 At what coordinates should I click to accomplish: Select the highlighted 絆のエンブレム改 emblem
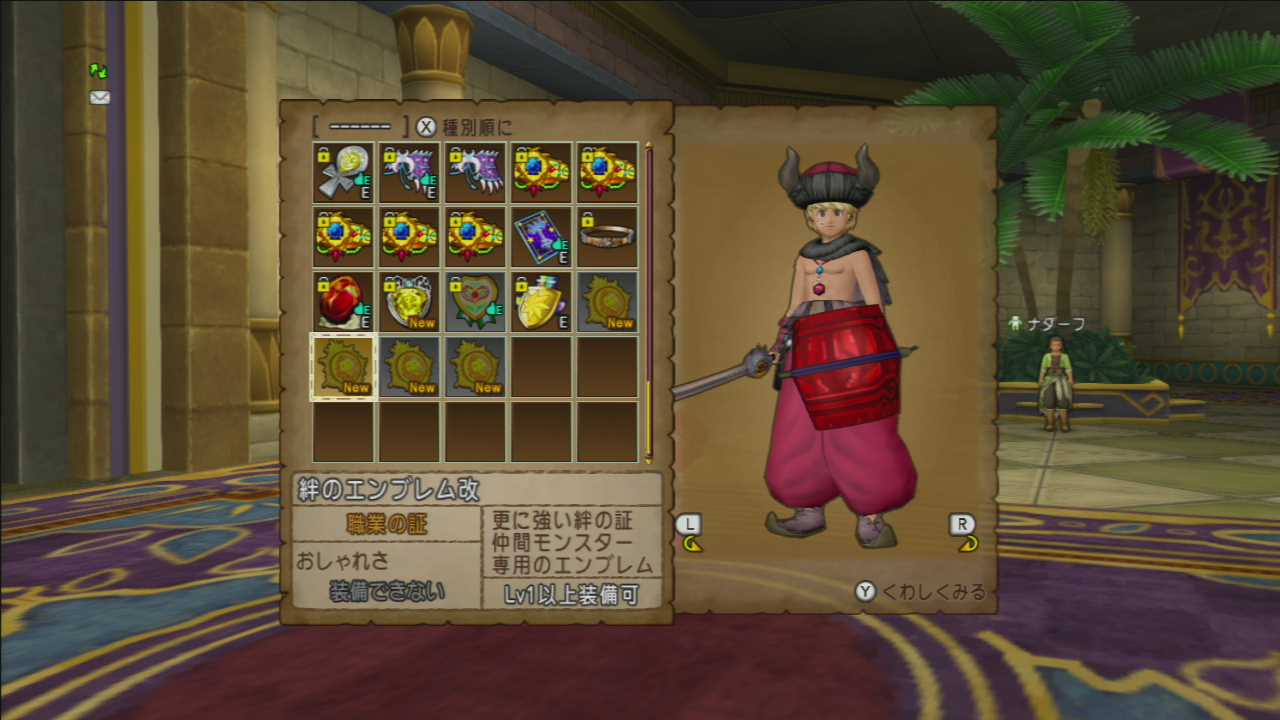[x=343, y=368]
